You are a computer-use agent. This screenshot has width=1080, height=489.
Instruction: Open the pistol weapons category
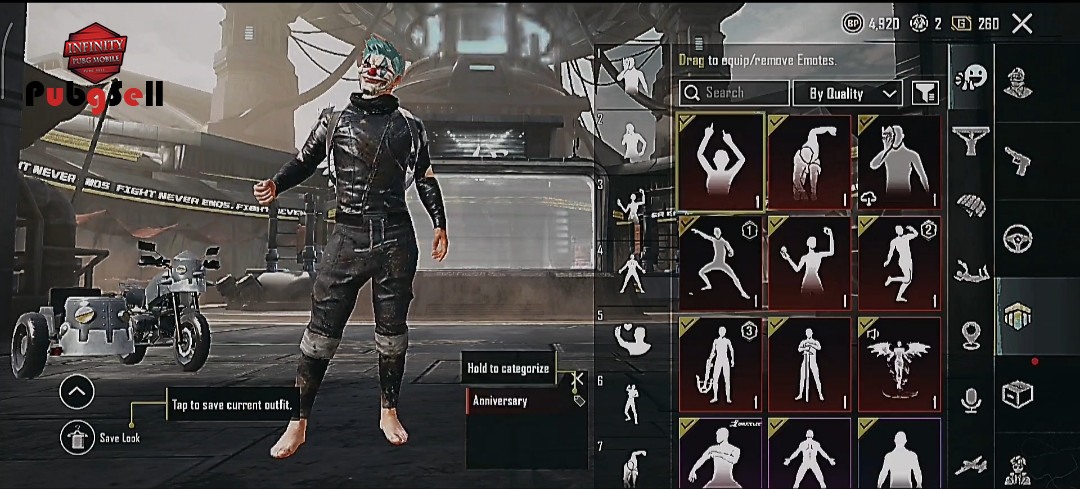(x=1018, y=158)
